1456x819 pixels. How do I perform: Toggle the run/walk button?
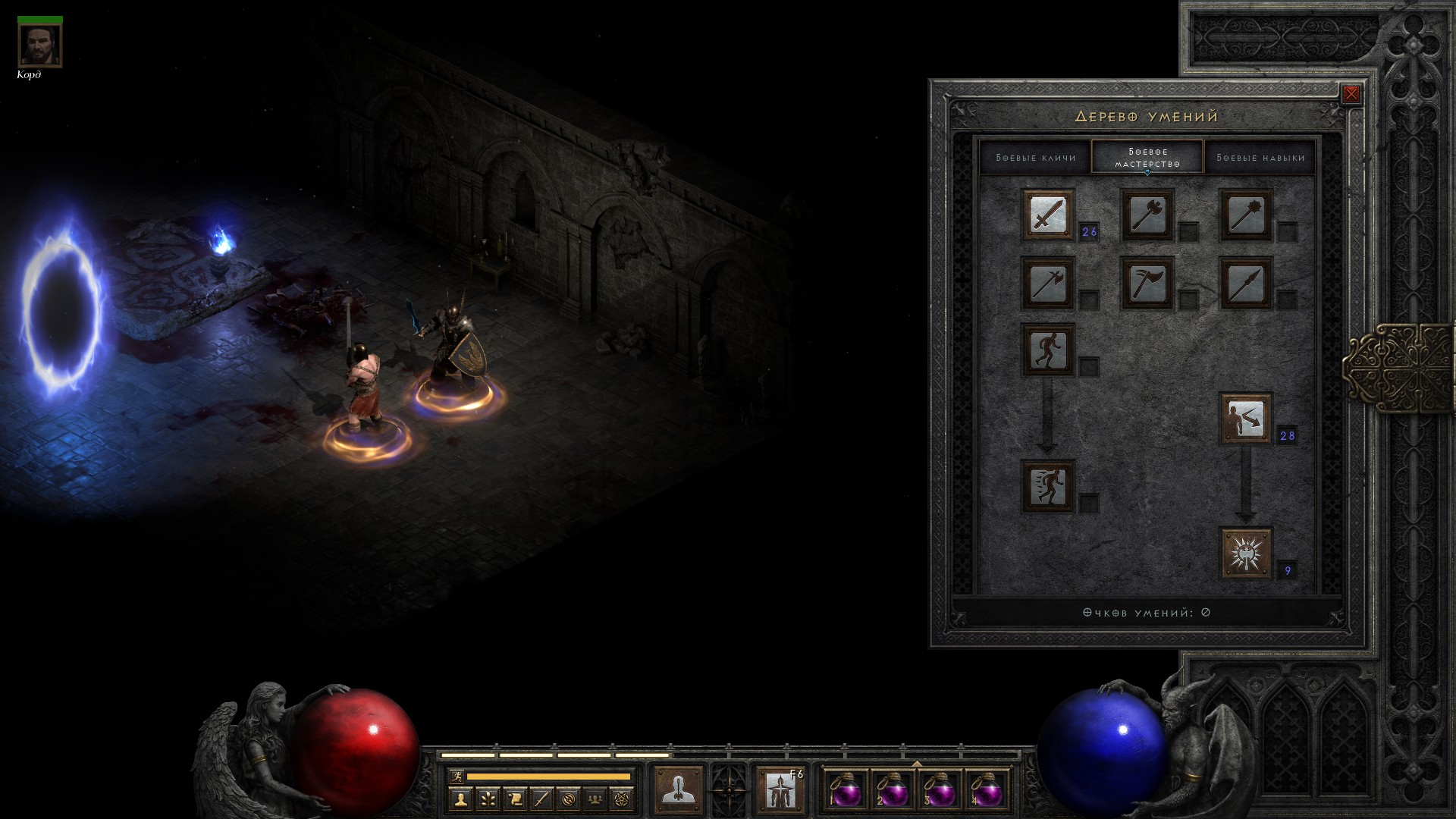click(457, 777)
